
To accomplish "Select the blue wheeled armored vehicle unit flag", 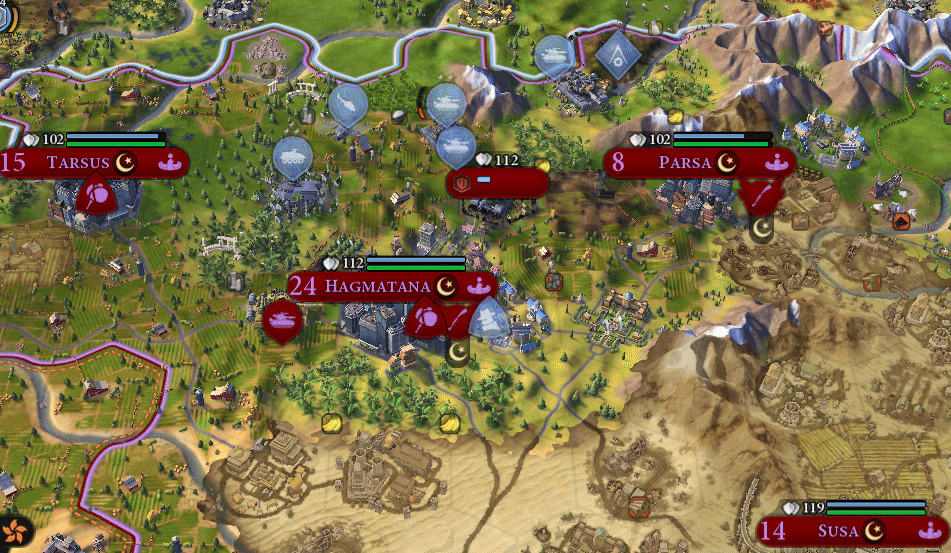I will point(293,156).
